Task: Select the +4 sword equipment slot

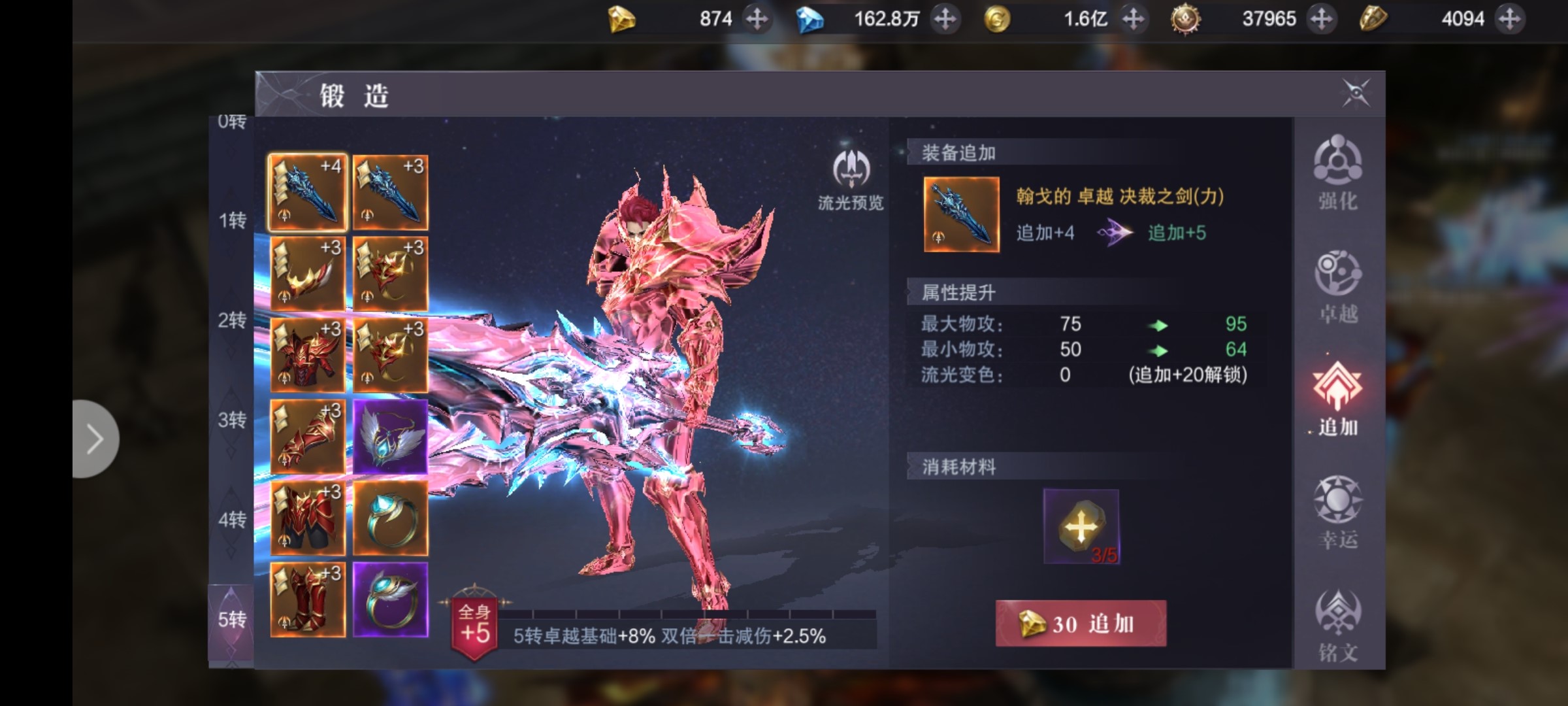Action: 308,192
